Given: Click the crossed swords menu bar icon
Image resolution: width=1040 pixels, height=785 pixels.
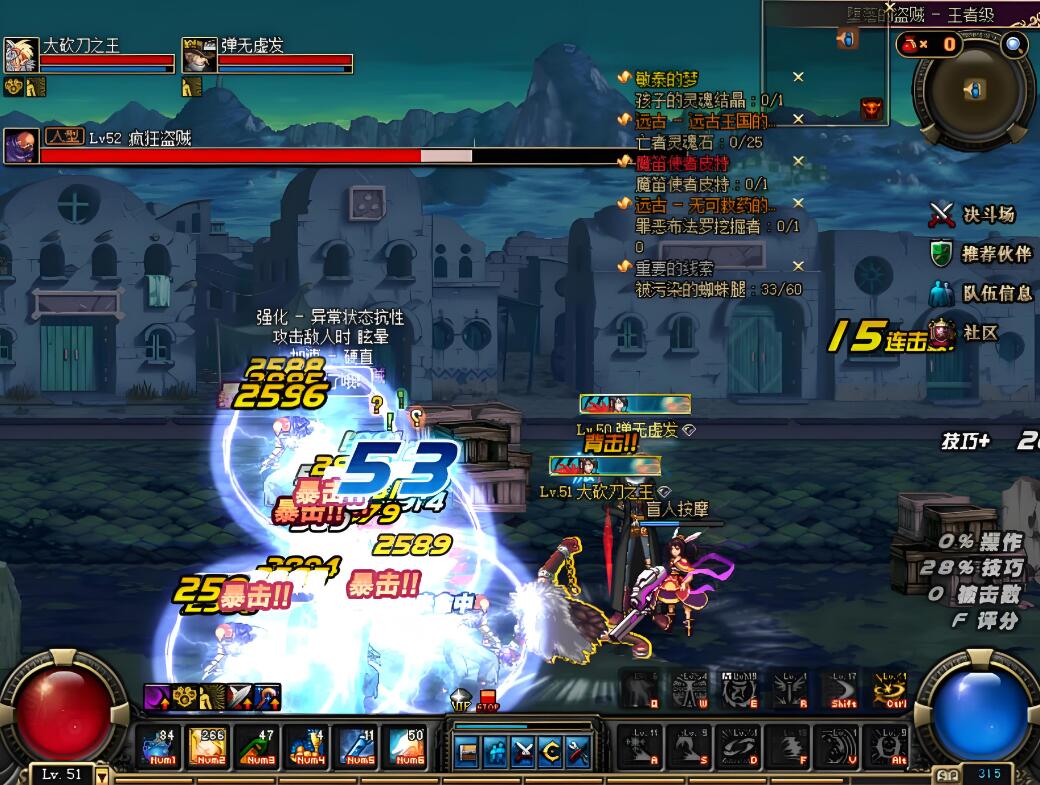Looking at the screenshot, I should [x=523, y=751].
